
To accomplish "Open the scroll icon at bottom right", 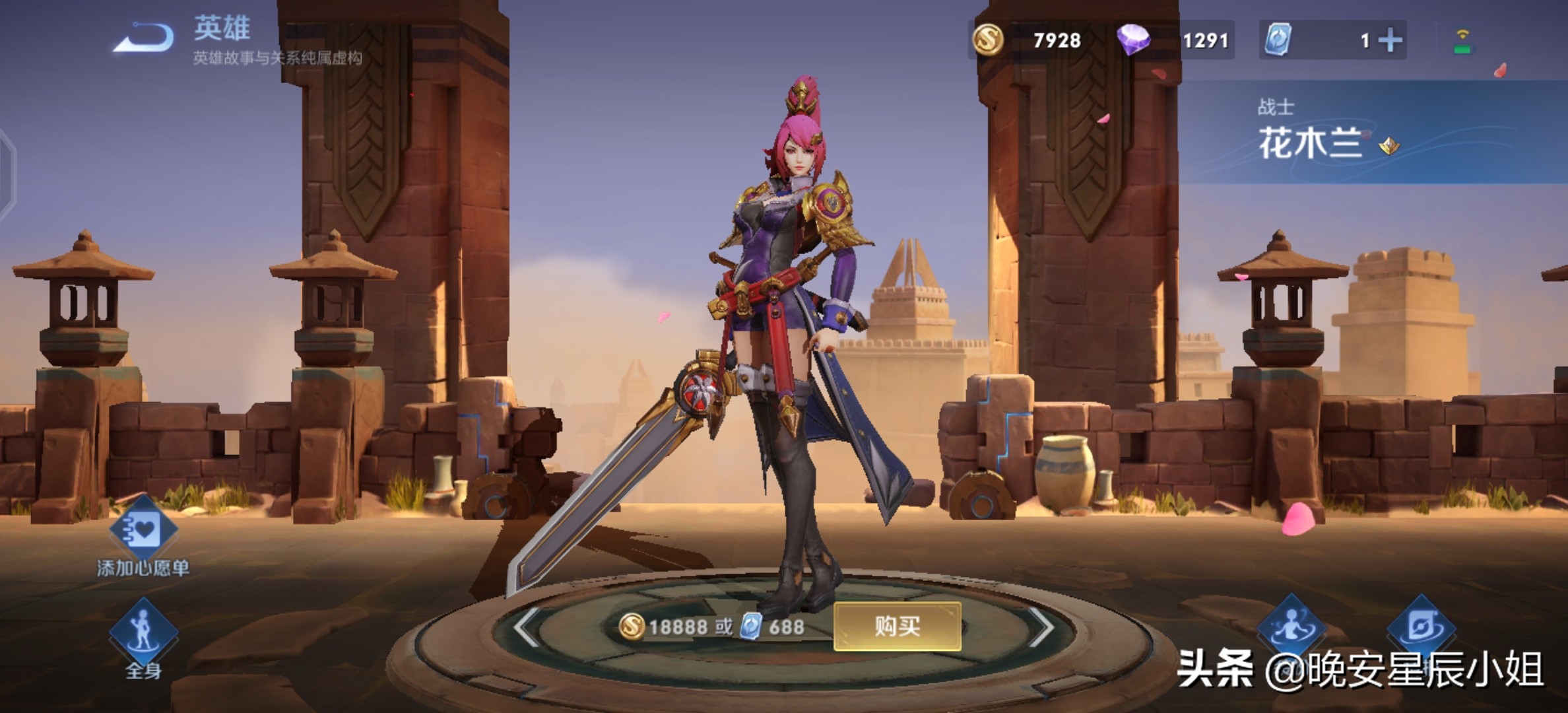I will click(x=1421, y=627).
